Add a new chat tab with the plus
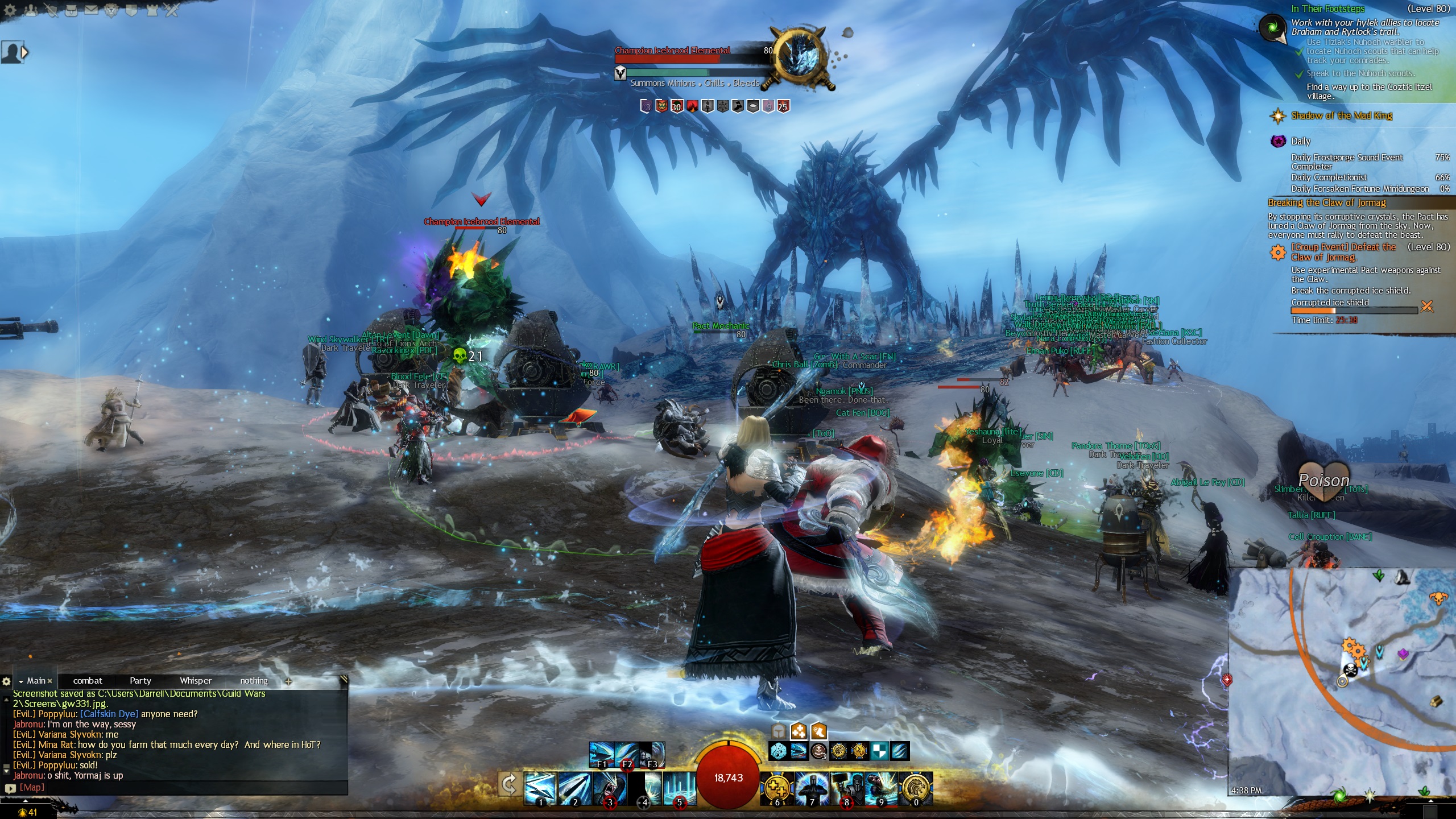This screenshot has height=819, width=1456. 288,681
